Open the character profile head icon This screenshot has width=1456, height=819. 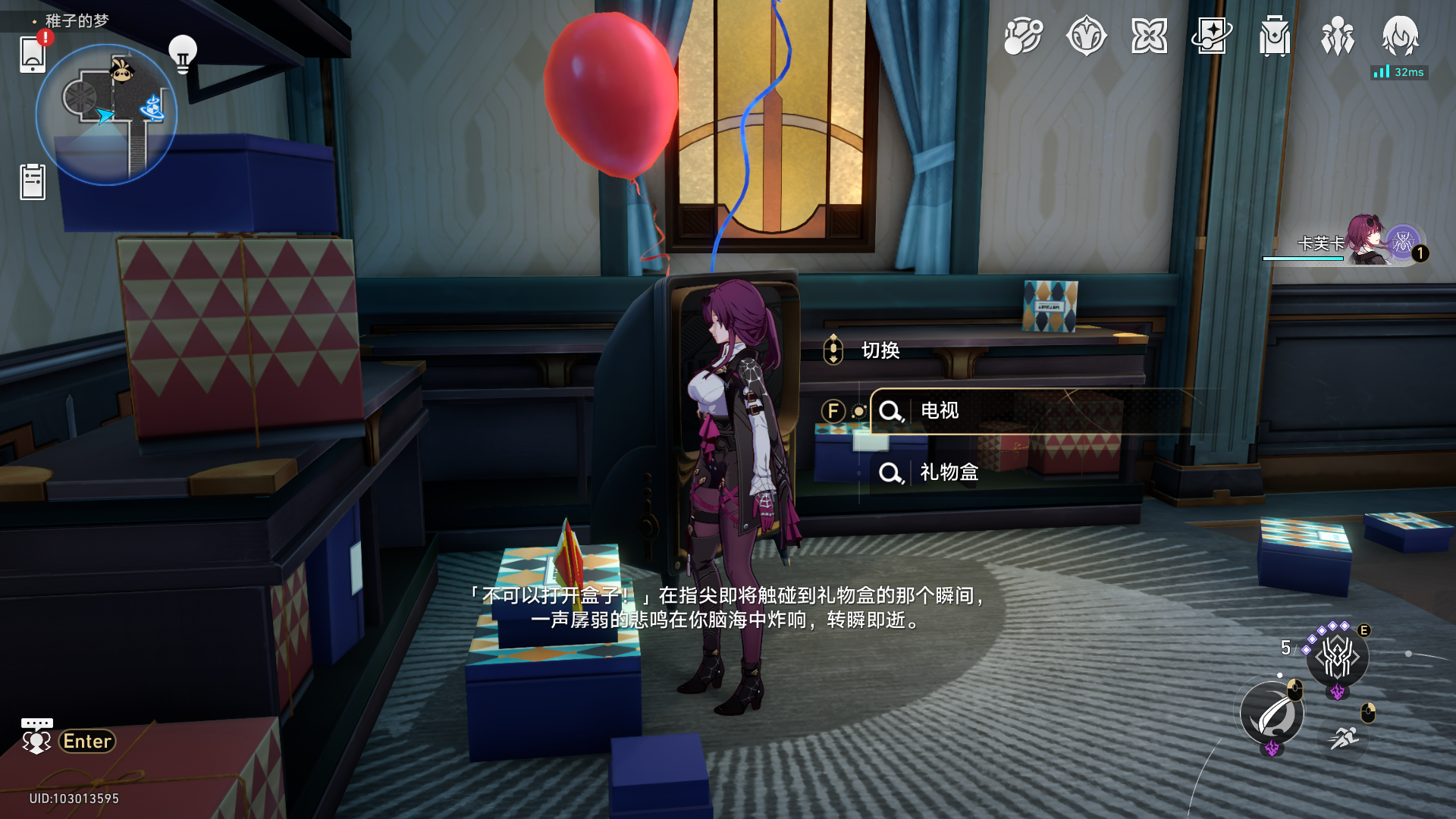1400,36
